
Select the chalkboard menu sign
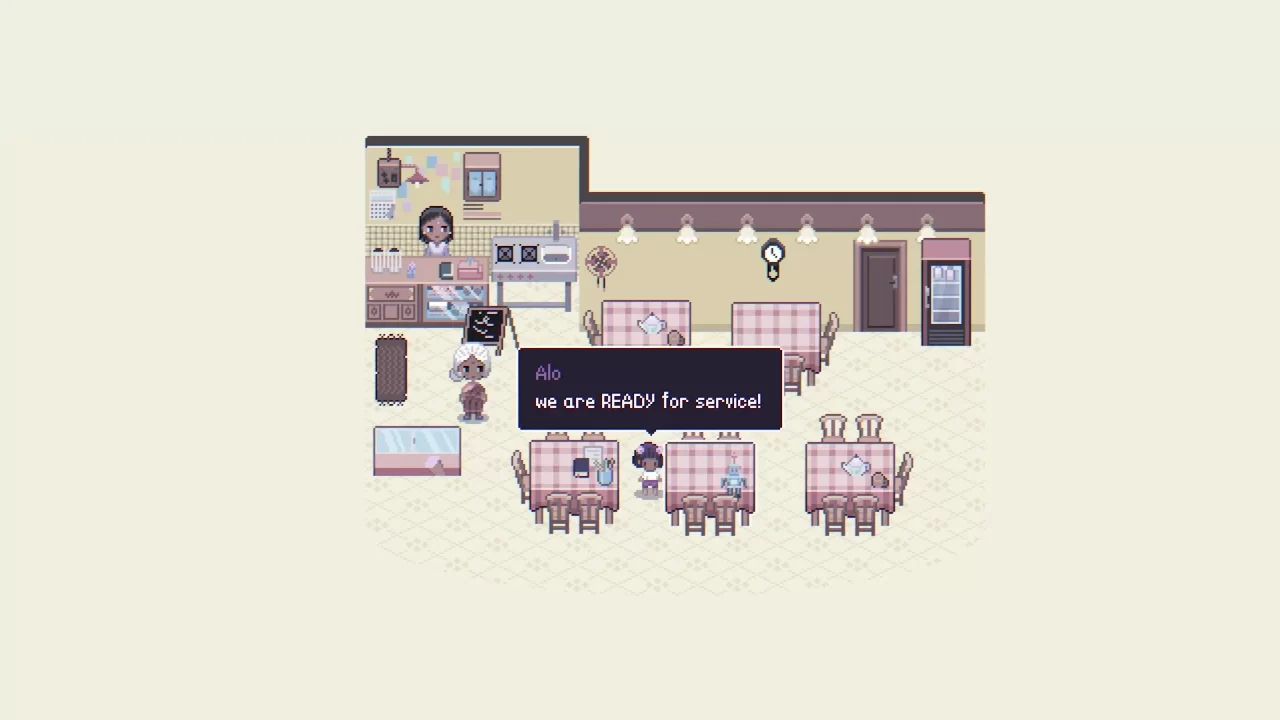[x=485, y=323]
